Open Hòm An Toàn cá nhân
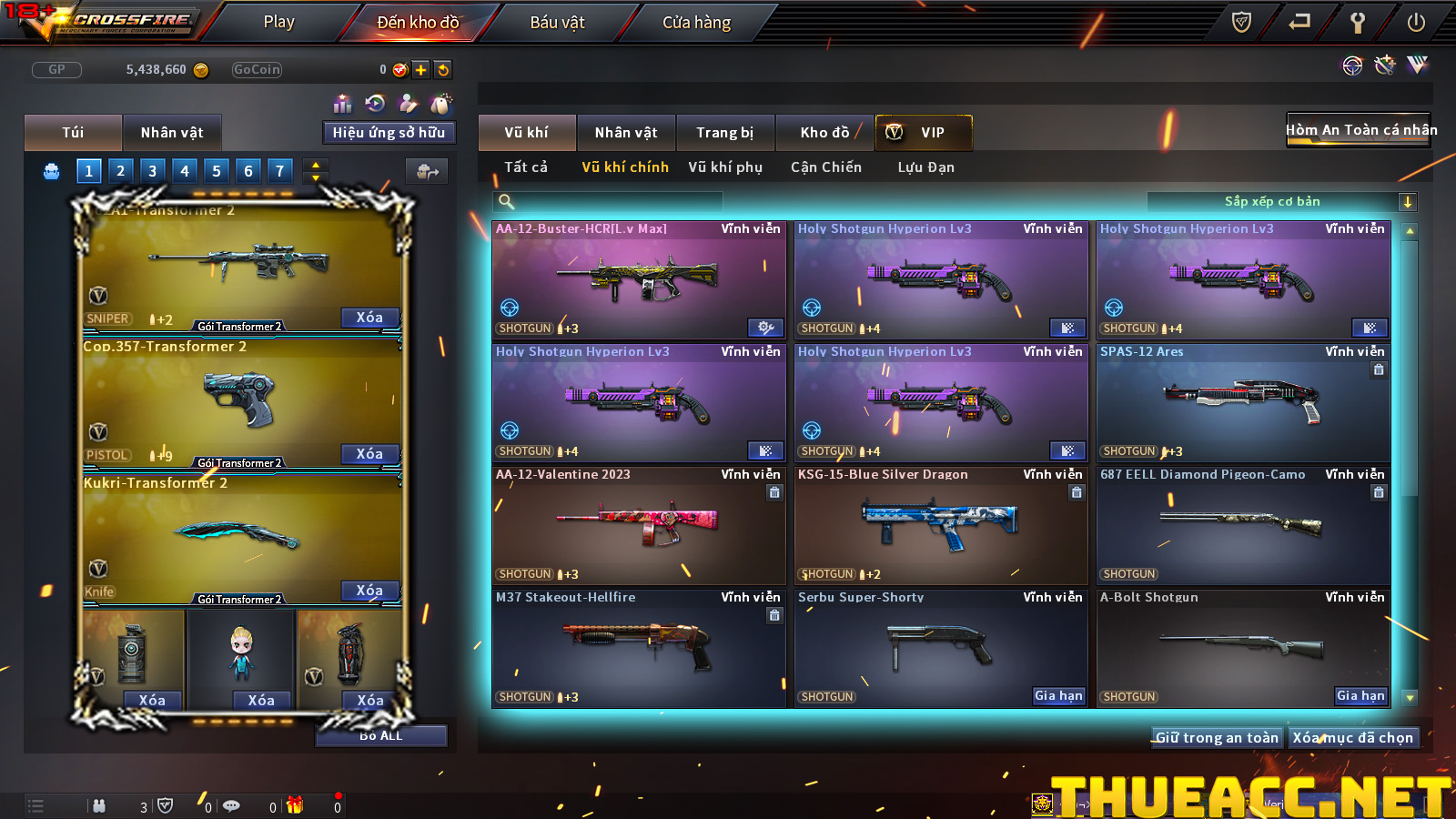The image size is (1456, 819). coord(1360,130)
